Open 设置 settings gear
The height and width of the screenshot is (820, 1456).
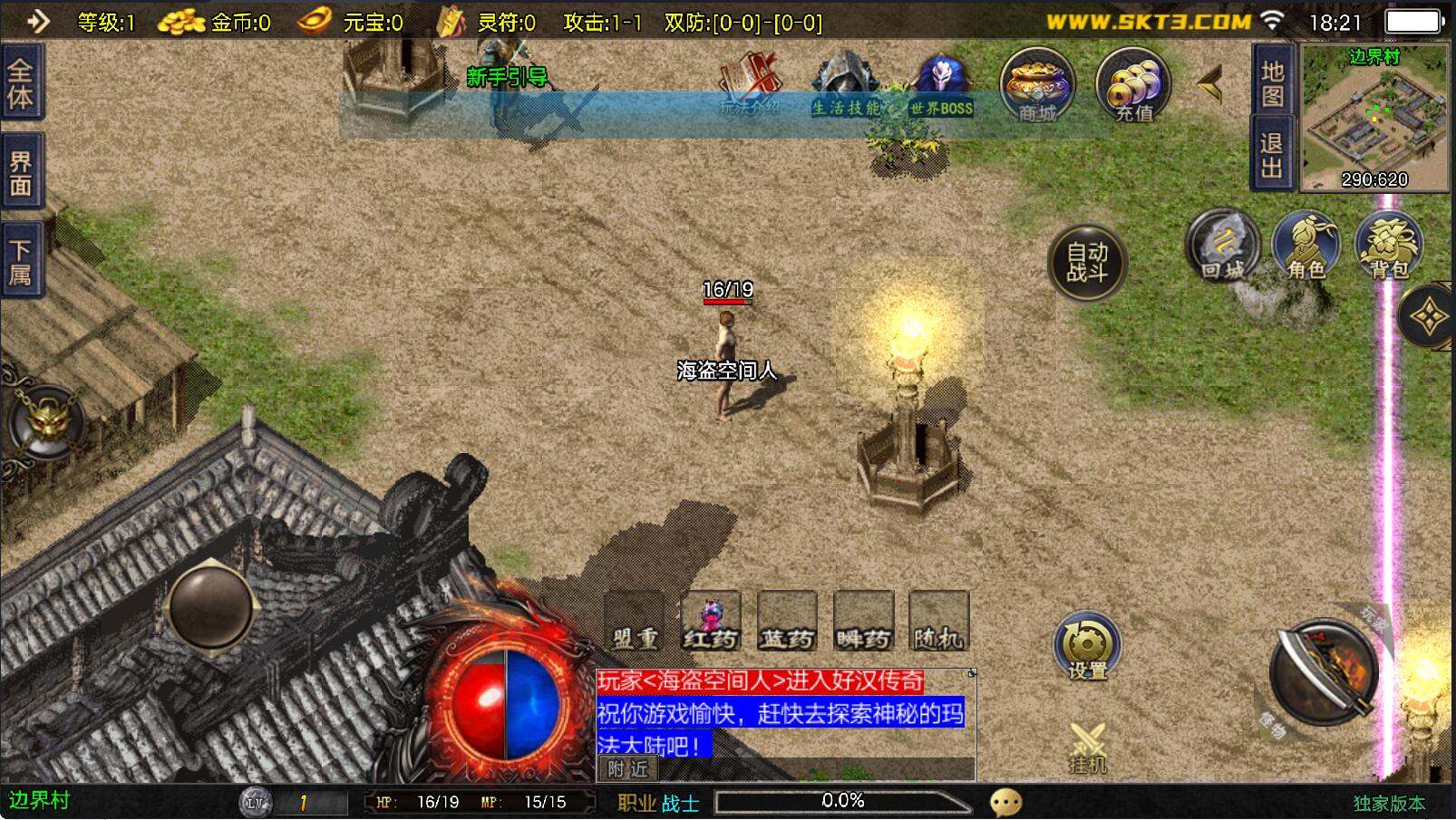1086,647
